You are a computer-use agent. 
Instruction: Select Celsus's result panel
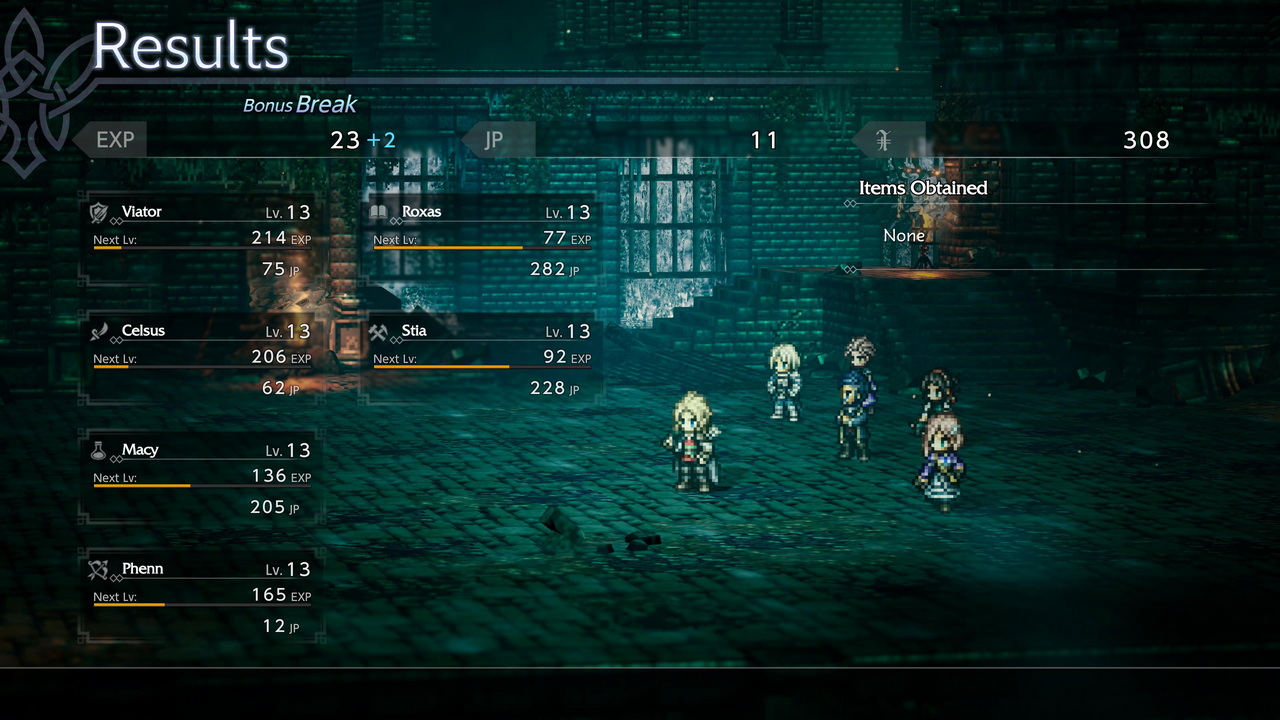coord(200,359)
